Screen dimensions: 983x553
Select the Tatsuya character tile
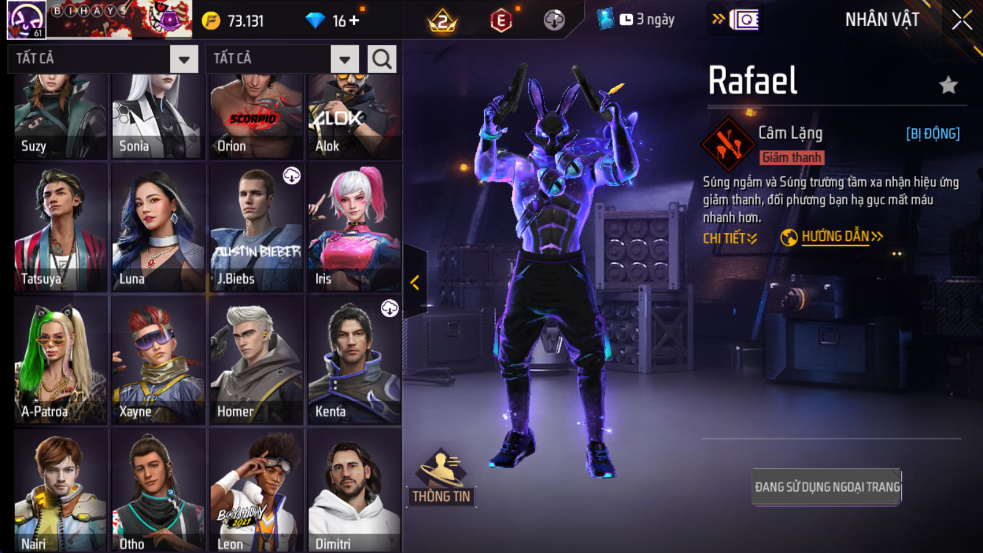click(61, 228)
